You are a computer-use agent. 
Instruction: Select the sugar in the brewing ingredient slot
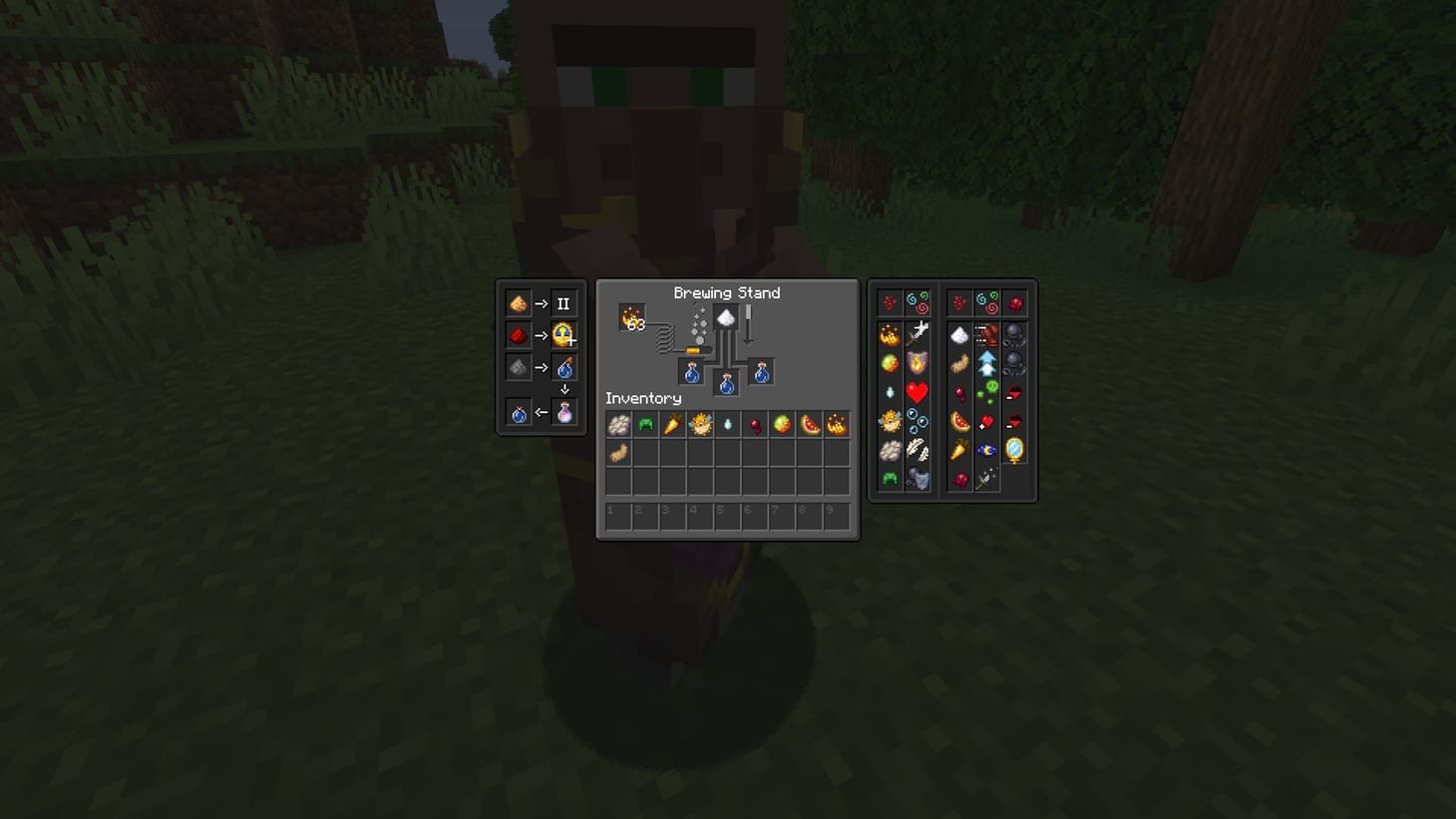[725, 316]
